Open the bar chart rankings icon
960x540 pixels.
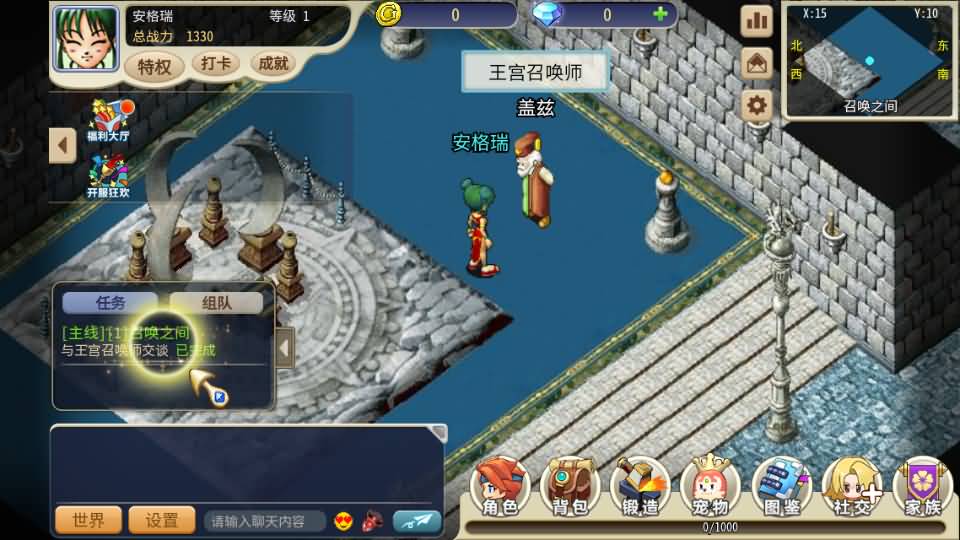(757, 21)
